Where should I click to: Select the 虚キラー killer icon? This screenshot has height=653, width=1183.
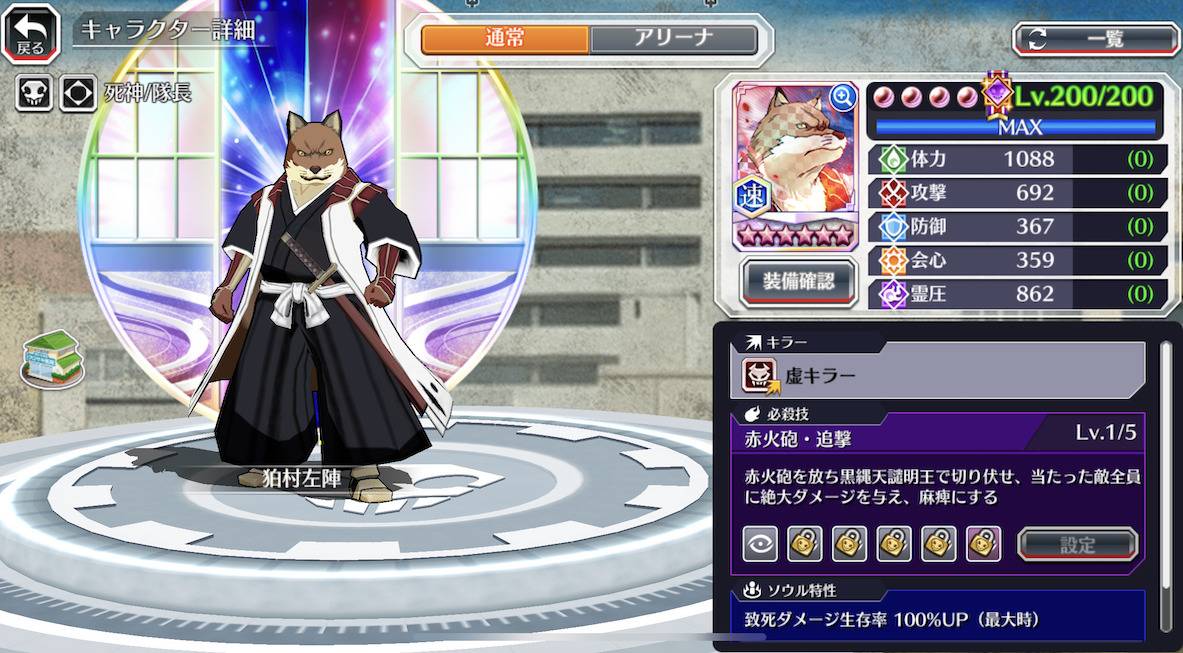(x=759, y=376)
